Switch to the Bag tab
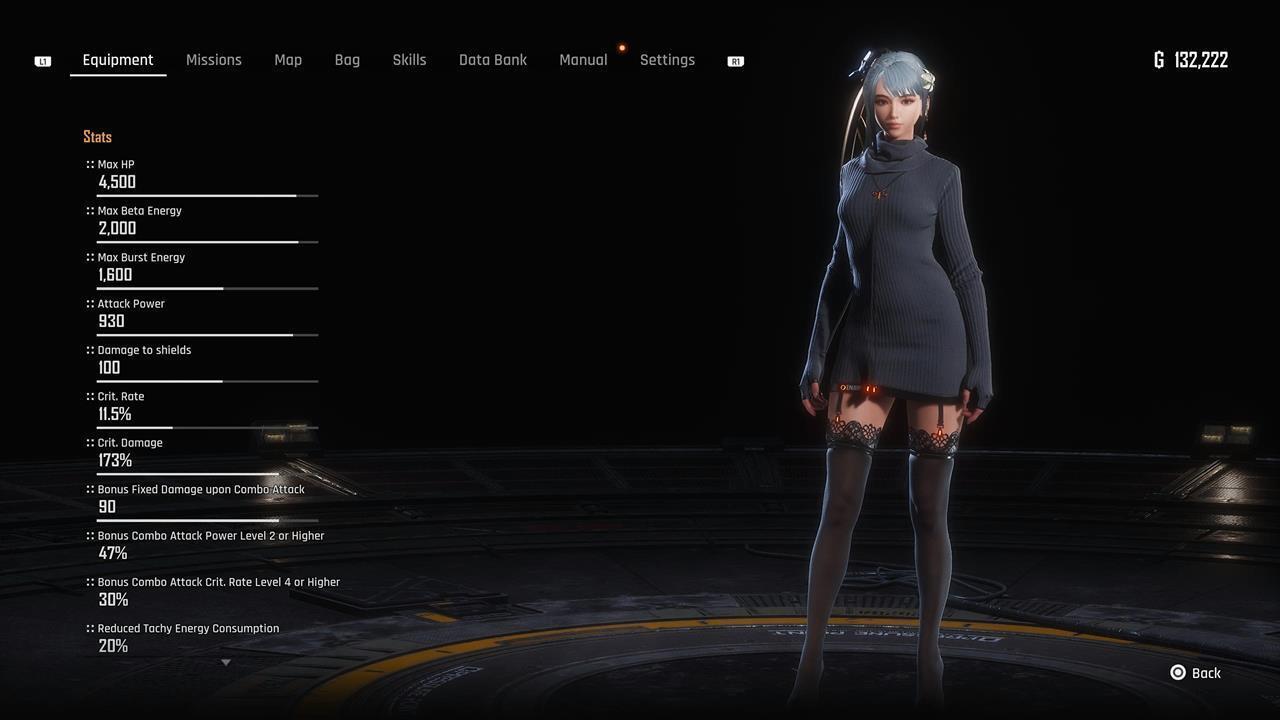The height and width of the screenshot is (720, 1280). pyautogui.click(x=347, y=60)
